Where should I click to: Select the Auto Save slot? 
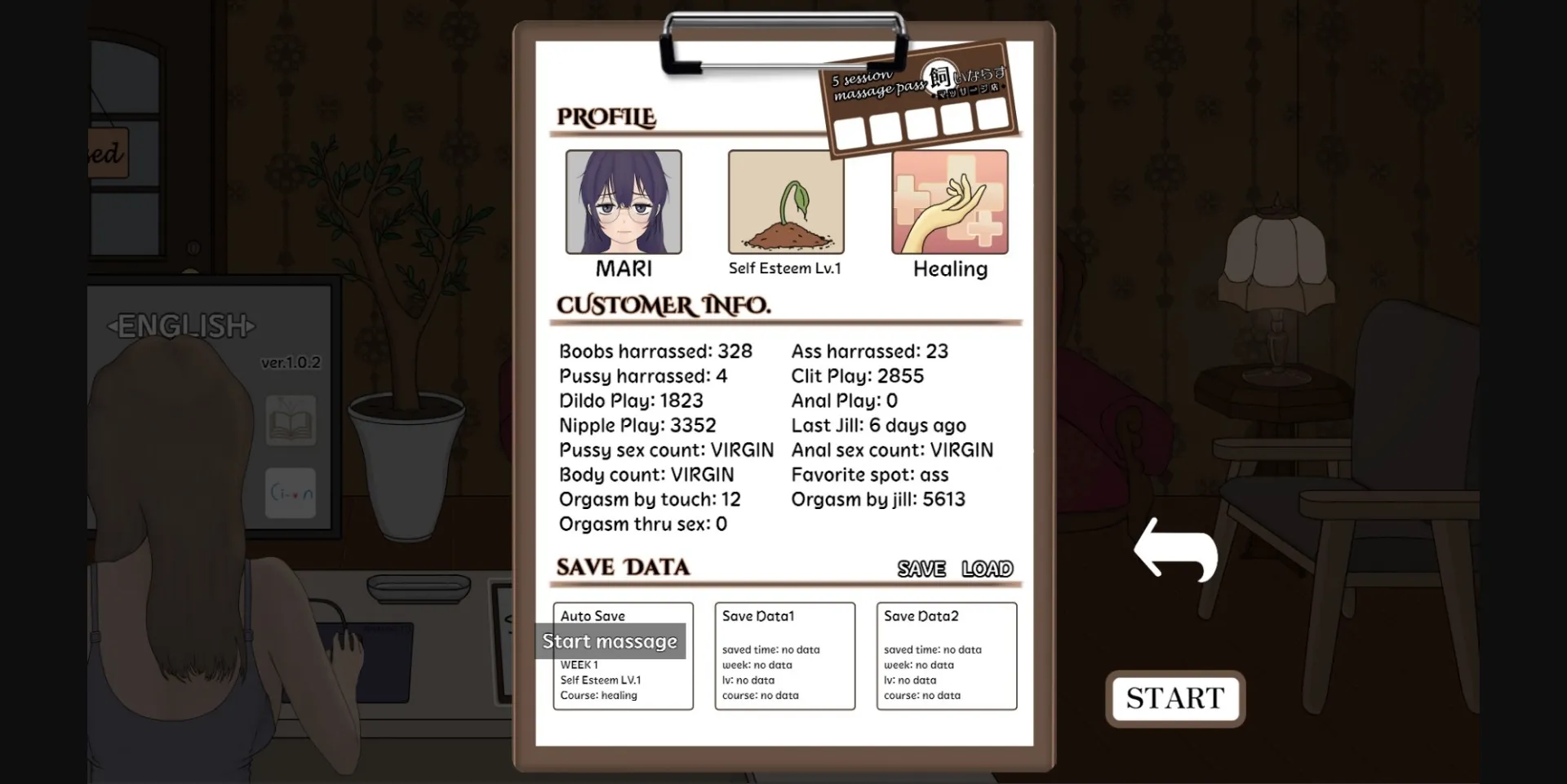coord(623,657)
